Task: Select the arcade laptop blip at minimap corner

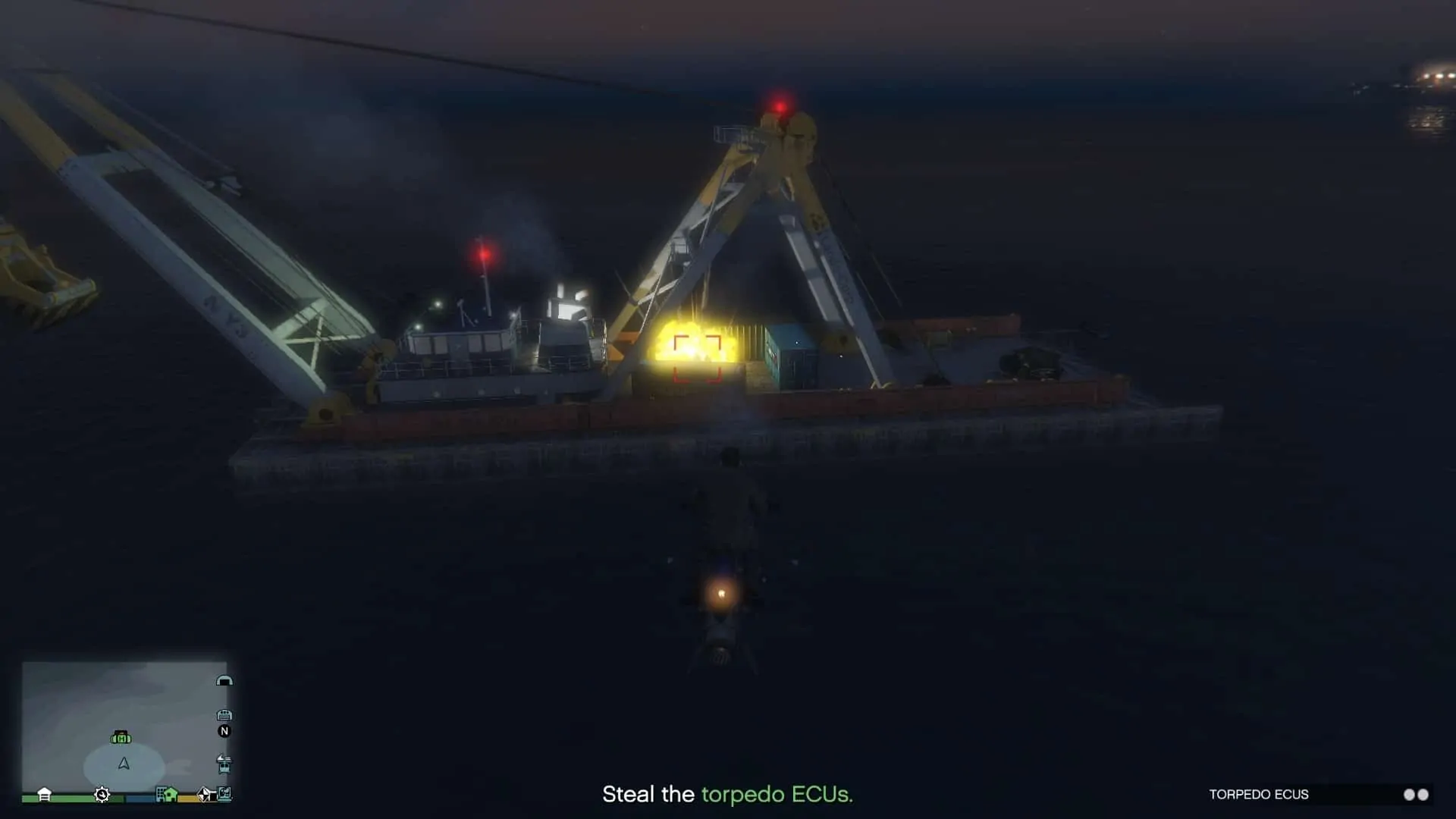Action: coord(224,795)
